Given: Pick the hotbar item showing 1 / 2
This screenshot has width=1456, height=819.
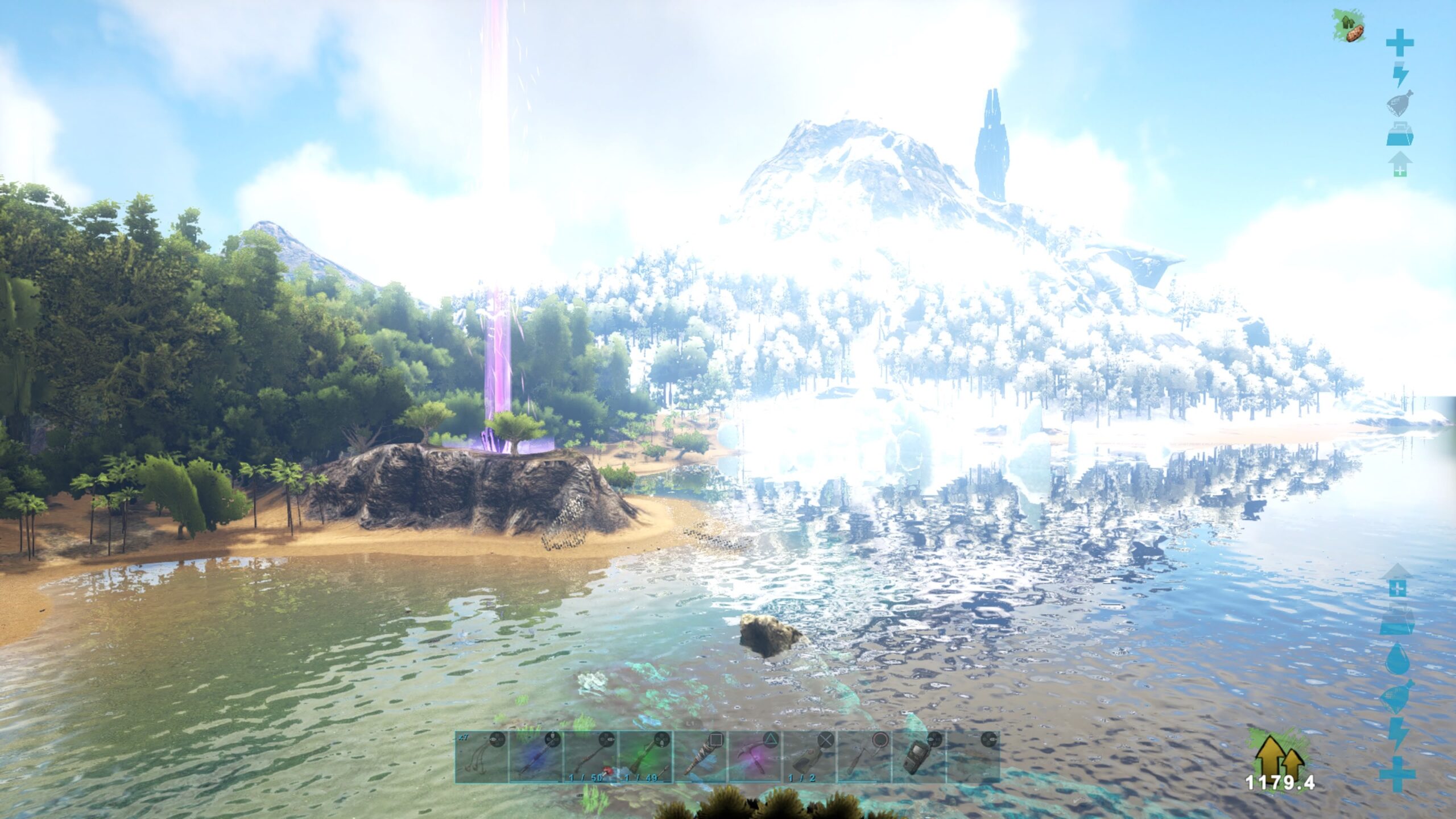Looking at the screenshot, I should click(809, 756).
